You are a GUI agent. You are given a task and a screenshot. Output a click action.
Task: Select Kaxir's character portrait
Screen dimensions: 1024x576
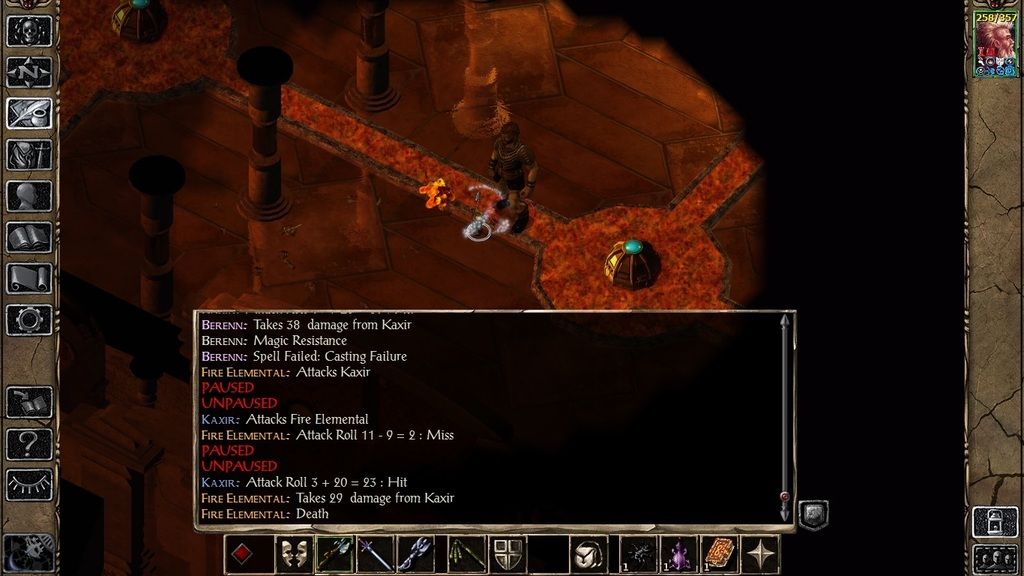pos(995,46)
